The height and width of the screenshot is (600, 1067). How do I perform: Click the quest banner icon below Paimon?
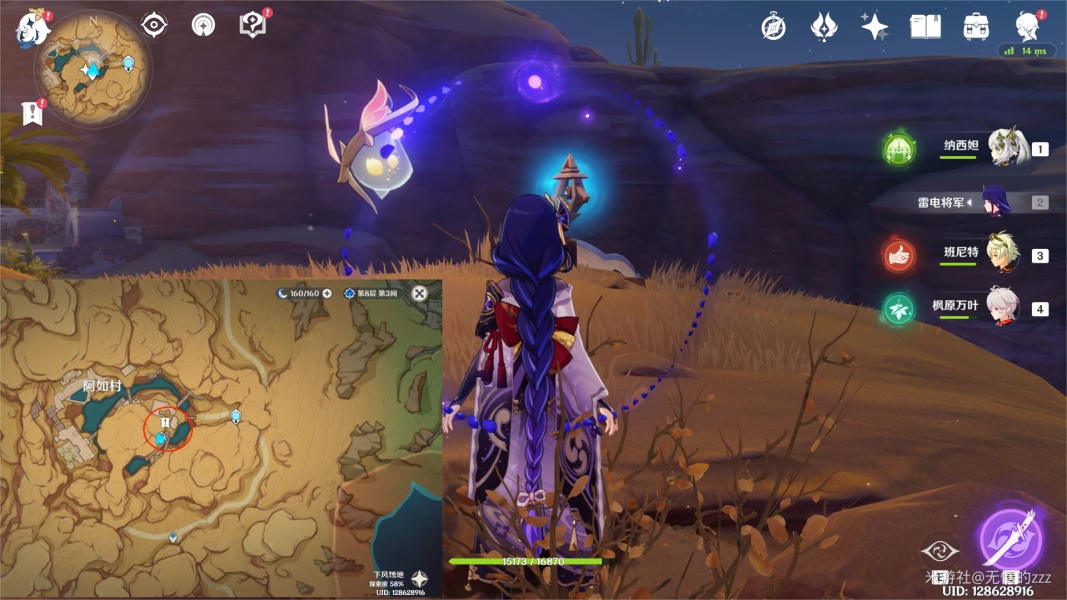tap(33, 112)
